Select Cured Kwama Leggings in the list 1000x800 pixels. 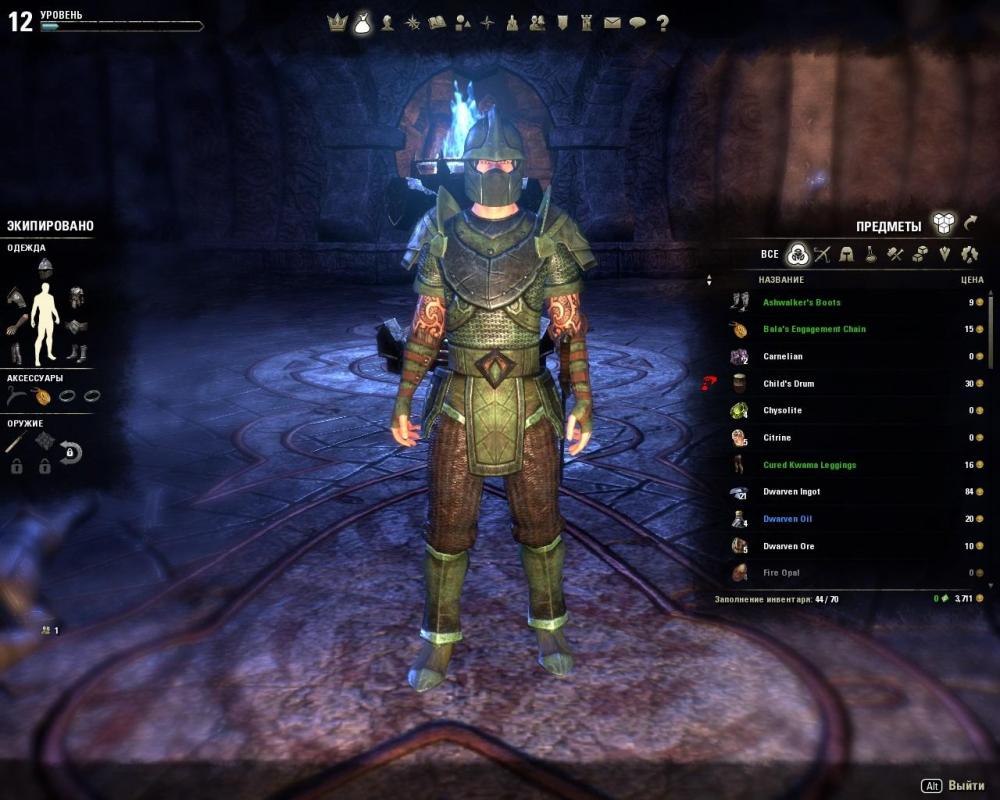click(809, 465)
